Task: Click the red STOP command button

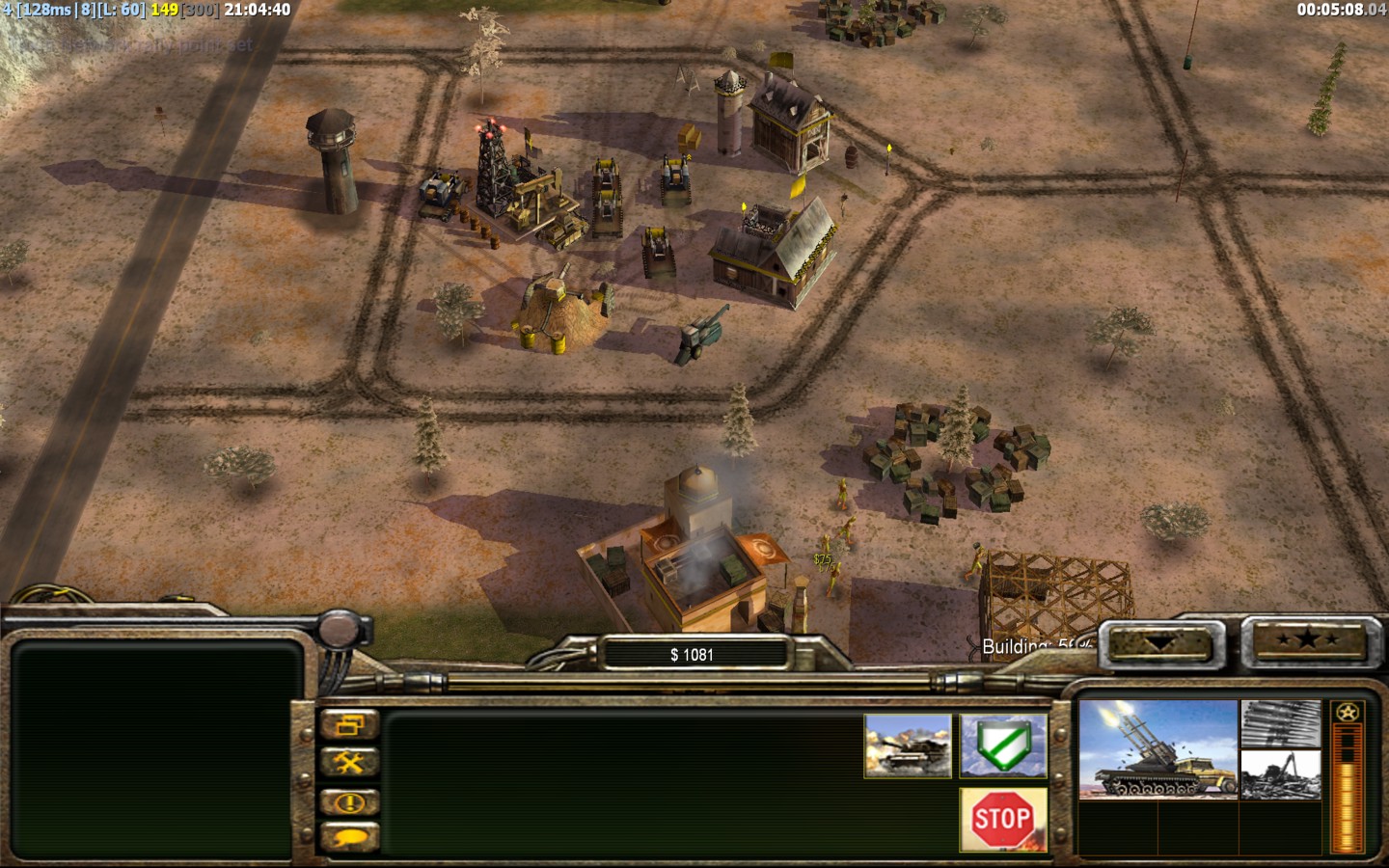Action: tap(1003, 820)
